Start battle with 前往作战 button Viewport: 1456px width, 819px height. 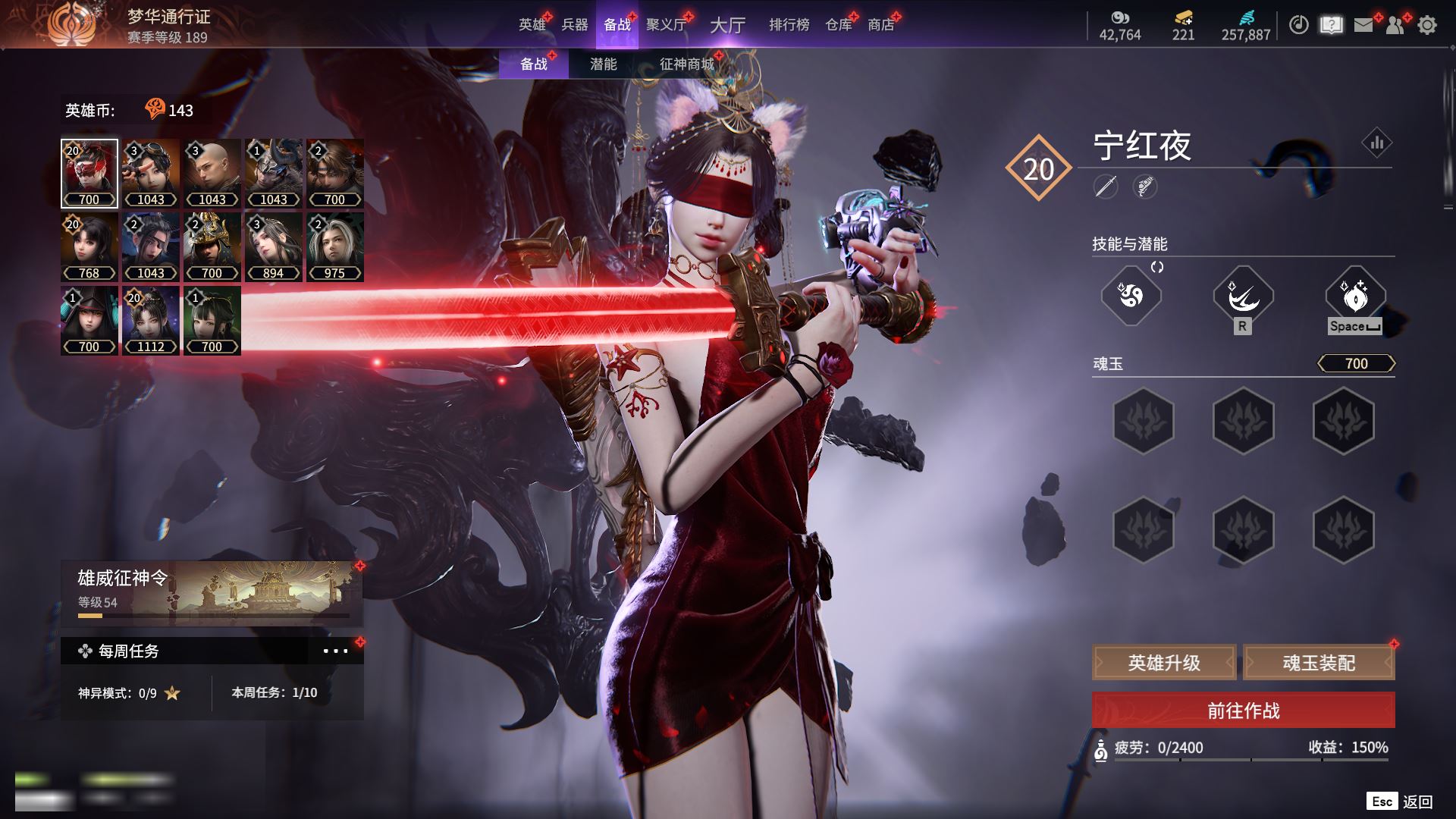point(1243,711)
